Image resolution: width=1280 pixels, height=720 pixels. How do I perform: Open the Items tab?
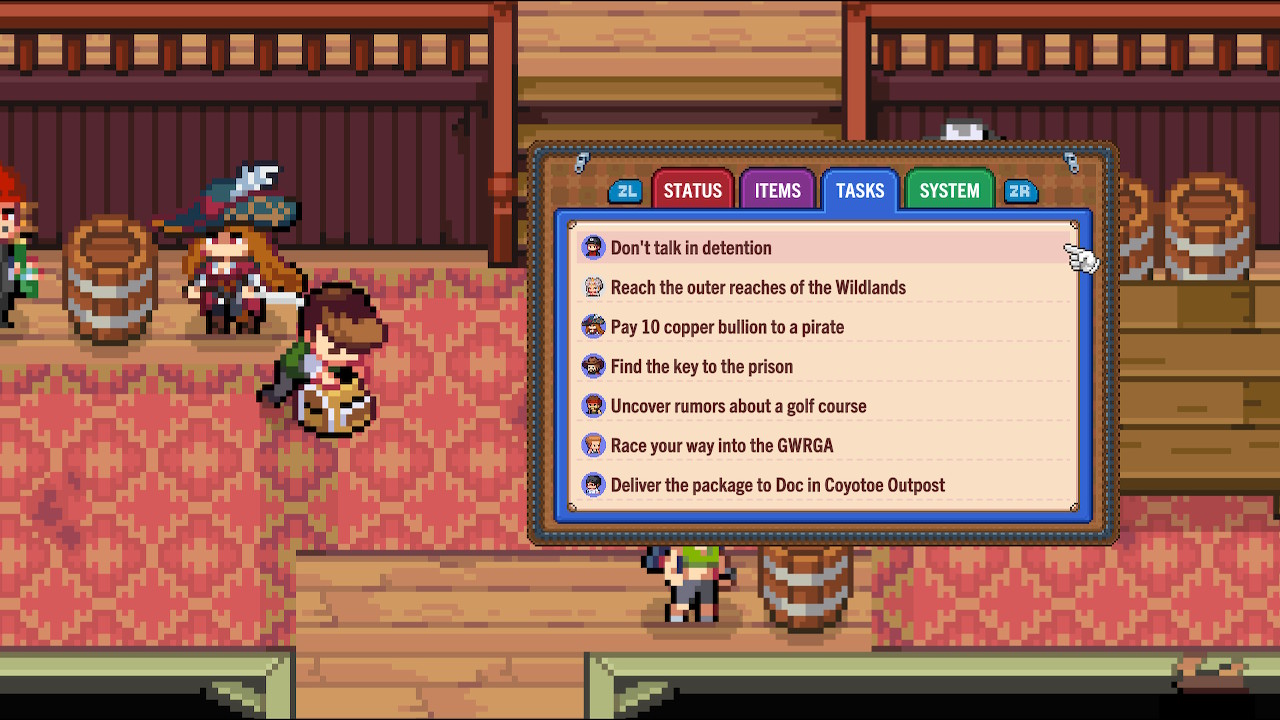[777, 190]
